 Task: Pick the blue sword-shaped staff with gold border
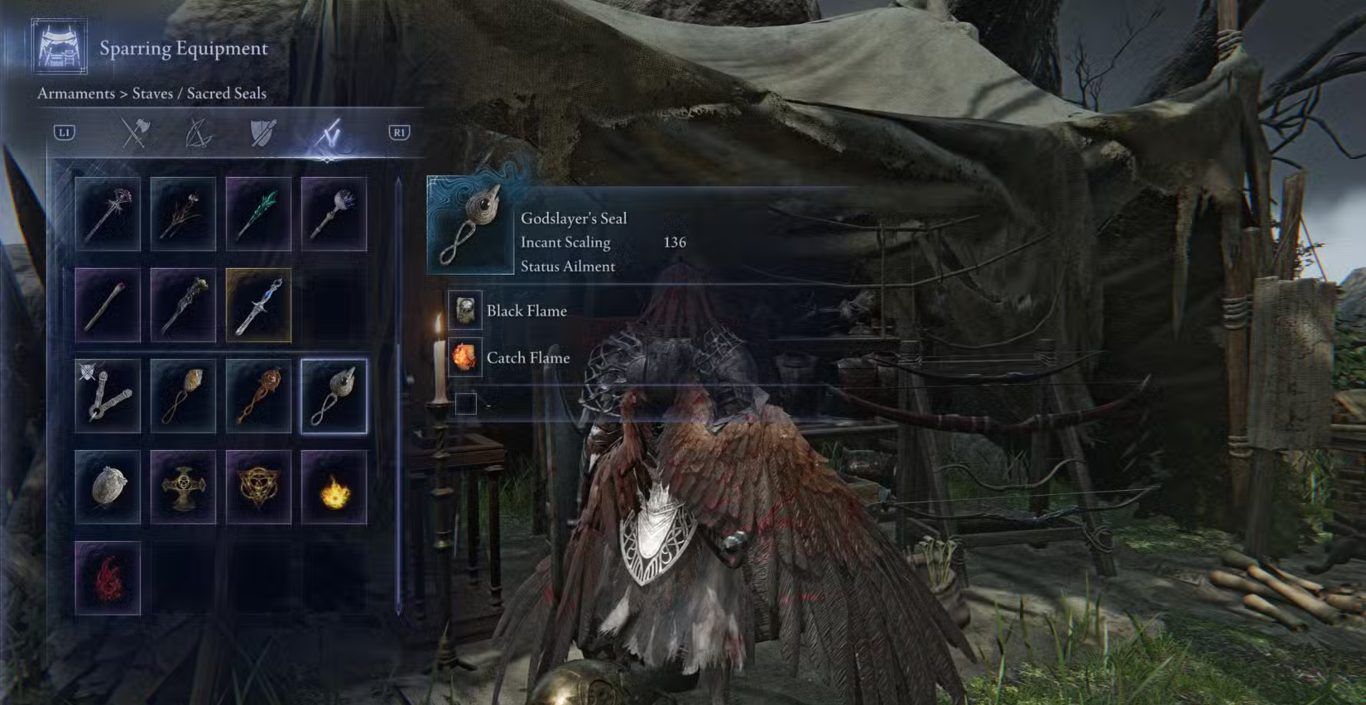tap(258, 305)
